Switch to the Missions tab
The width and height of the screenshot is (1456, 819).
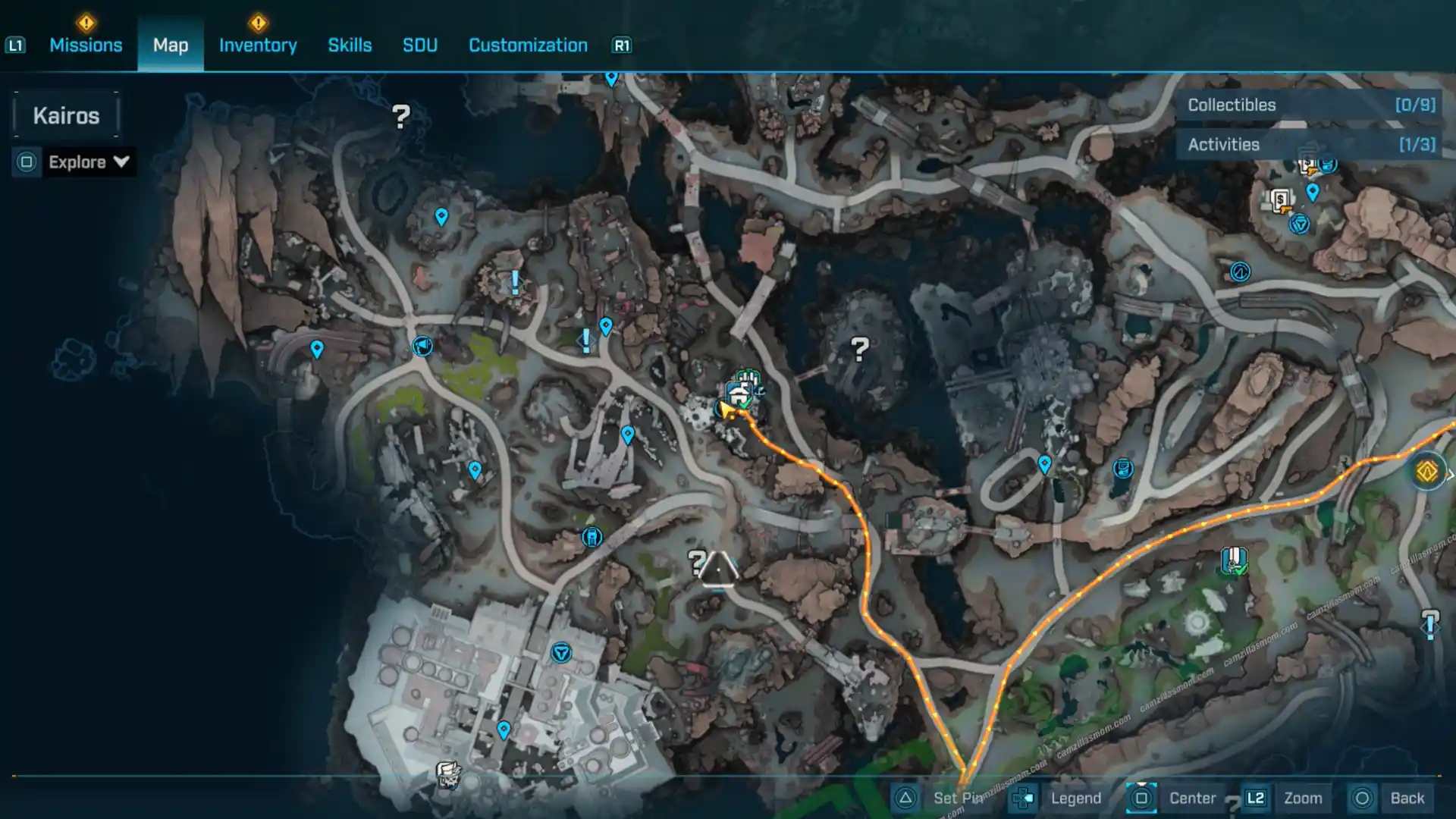[x=86, y=45]
